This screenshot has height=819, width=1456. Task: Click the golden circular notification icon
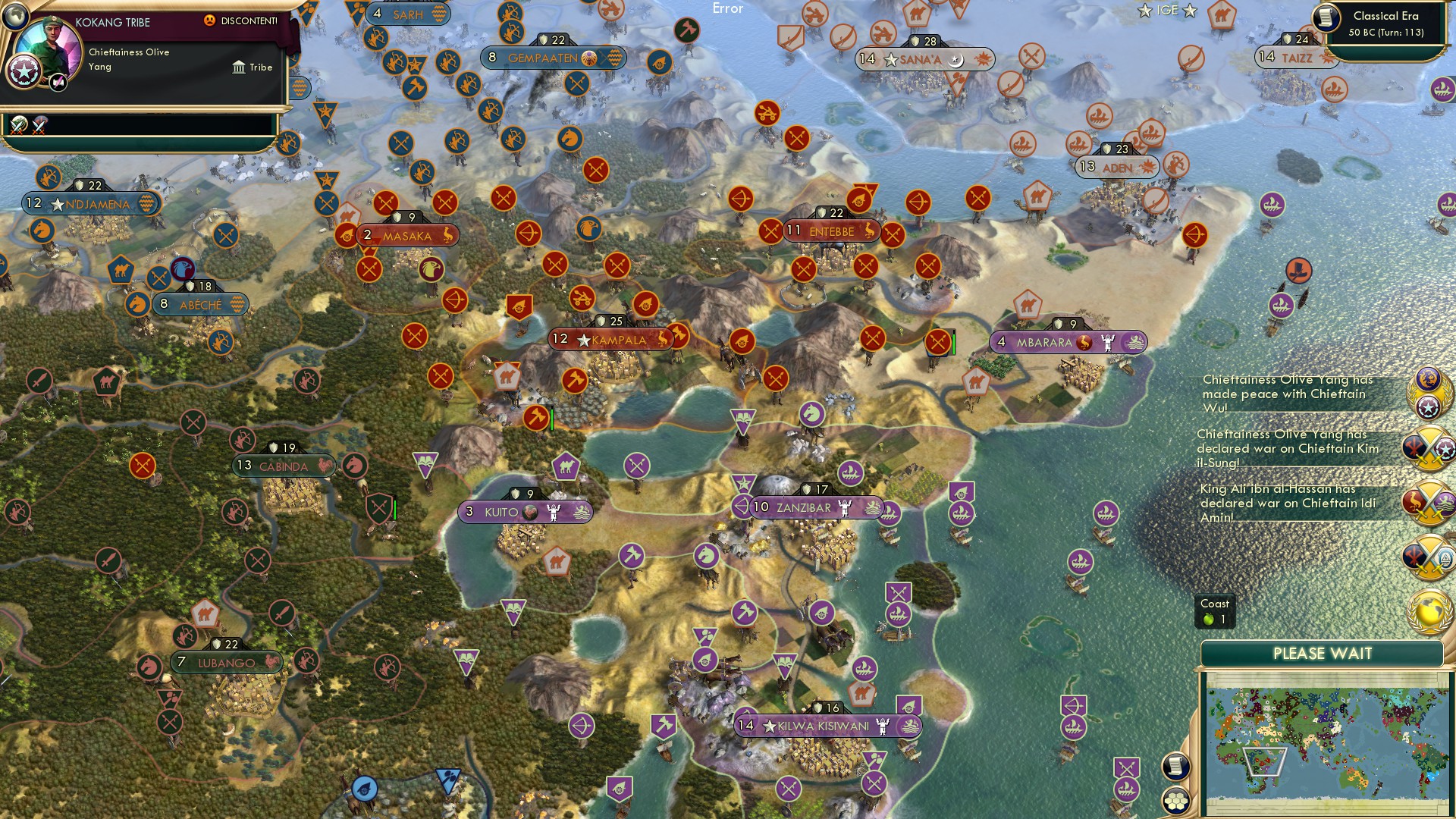pos(1429,607)
